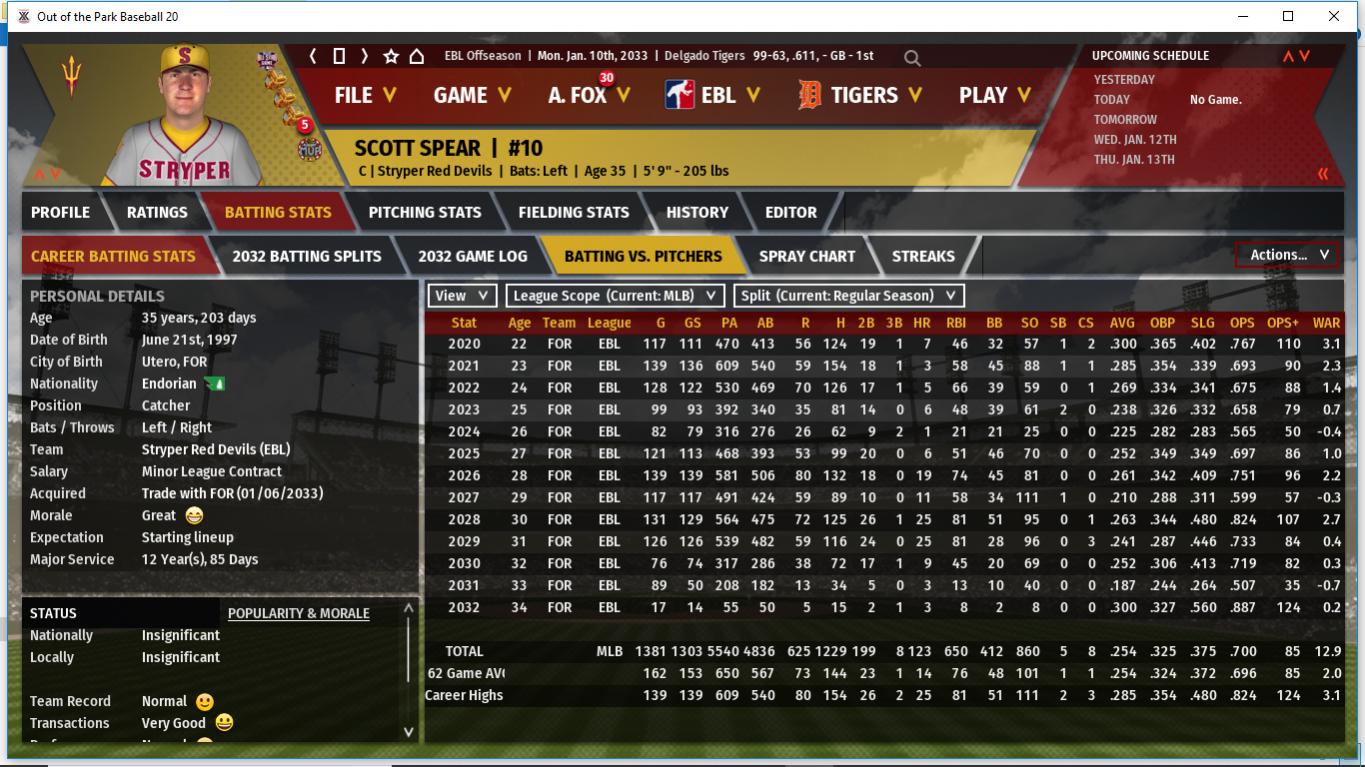Switch to the PROFILE tab
Image resolution: width=1365 pixels, height=767 pixels.
click(60, 212)
